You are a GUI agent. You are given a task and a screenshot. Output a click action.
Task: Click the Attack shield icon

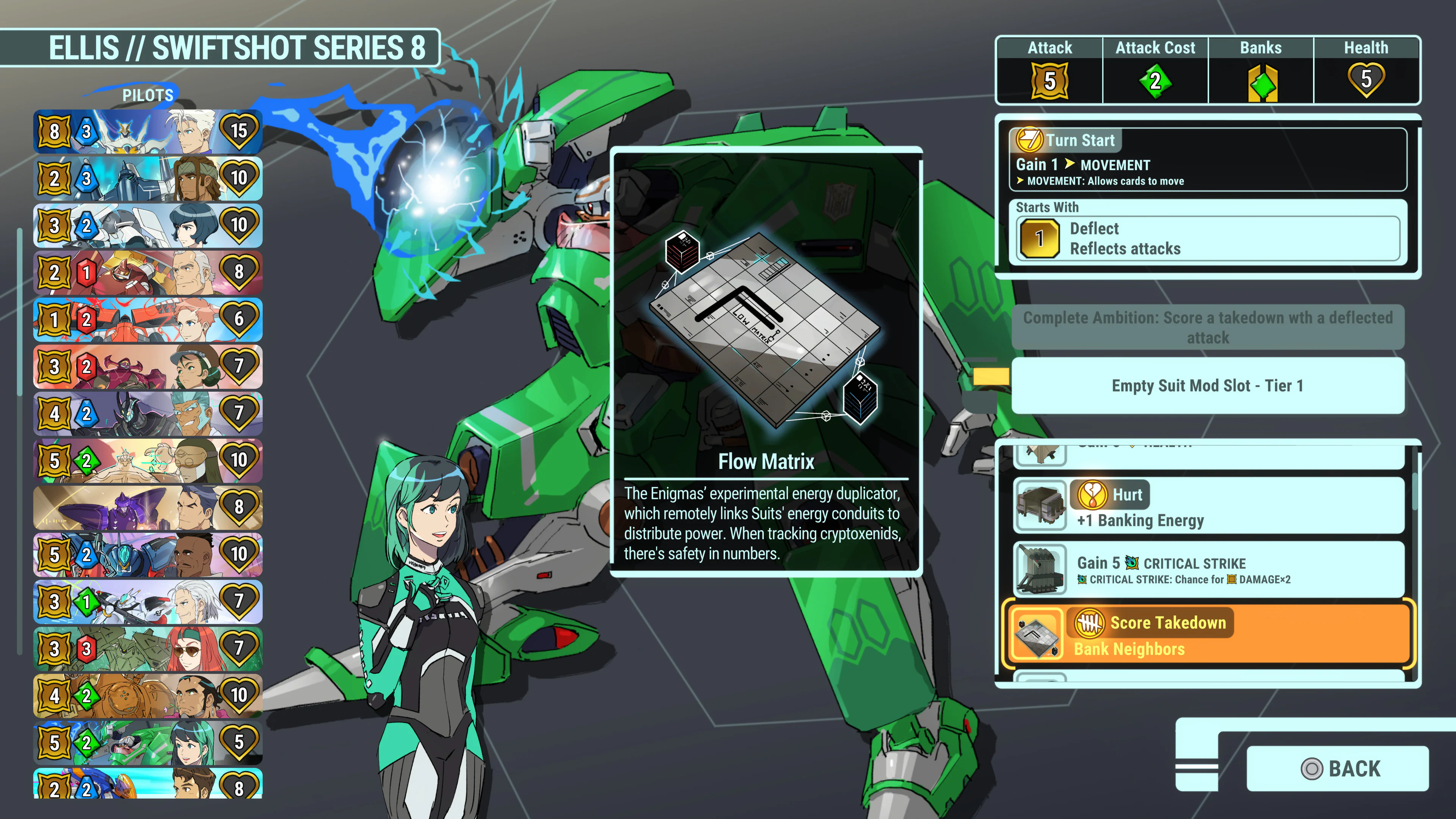[x=1050, y=81]
